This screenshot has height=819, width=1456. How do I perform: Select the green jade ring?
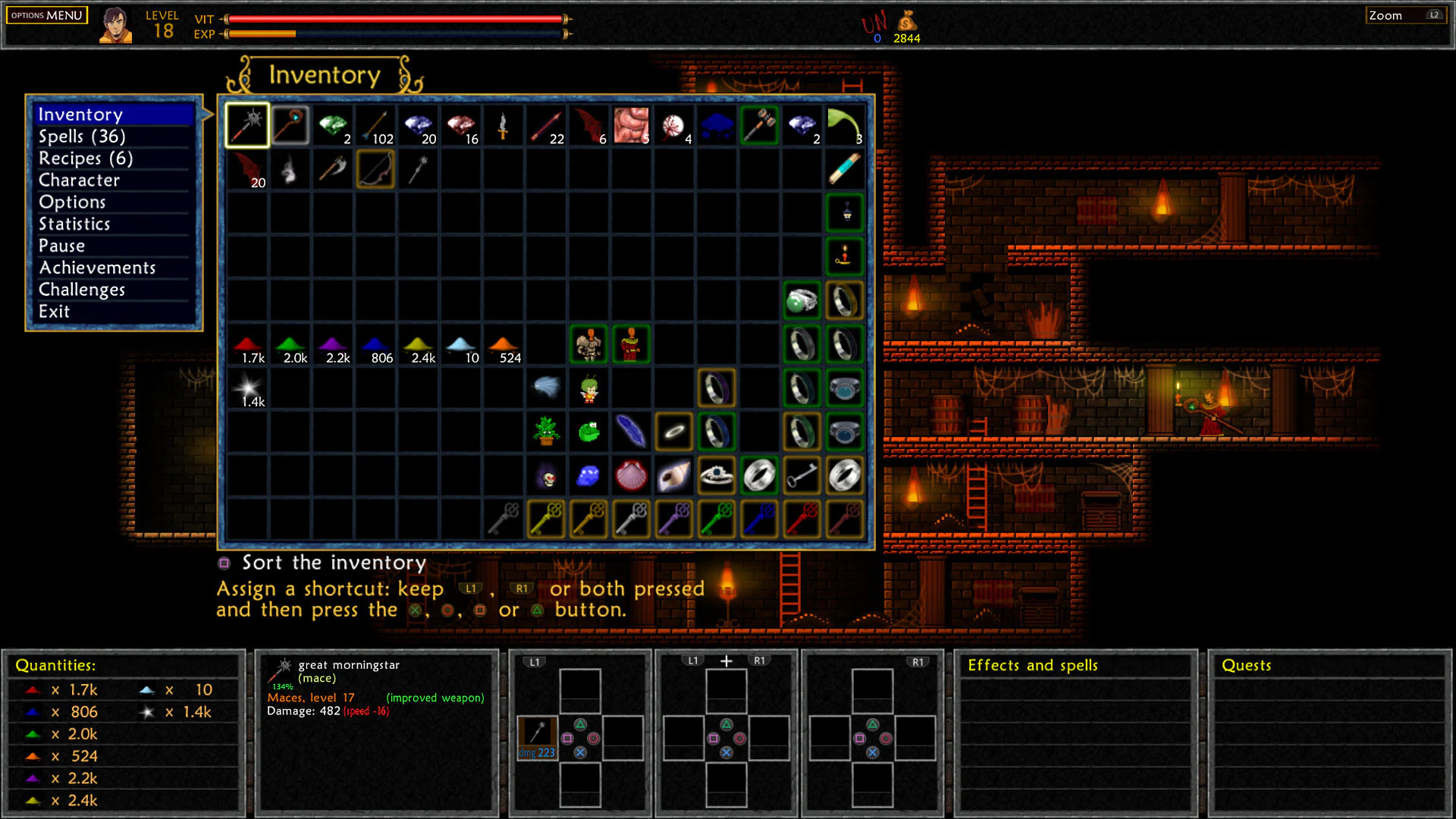(802, 300)
